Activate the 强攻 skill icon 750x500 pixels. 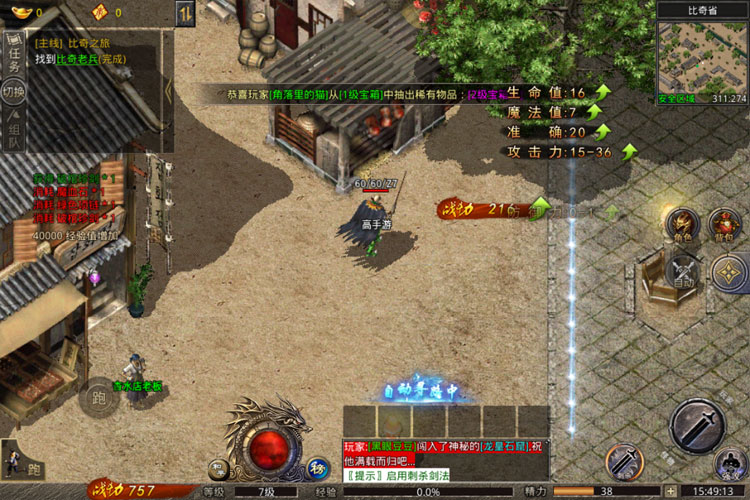730,464
